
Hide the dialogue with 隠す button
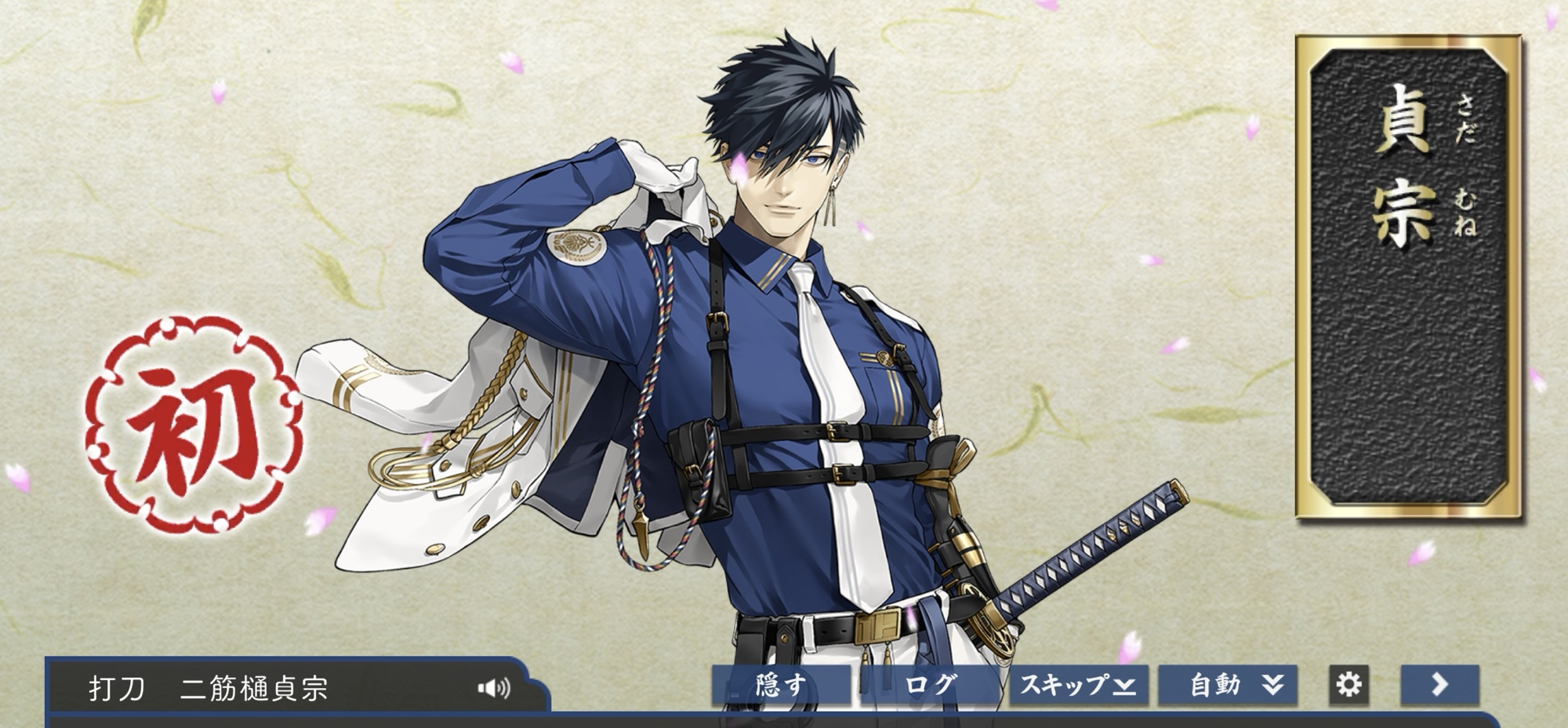coord(781,685)
